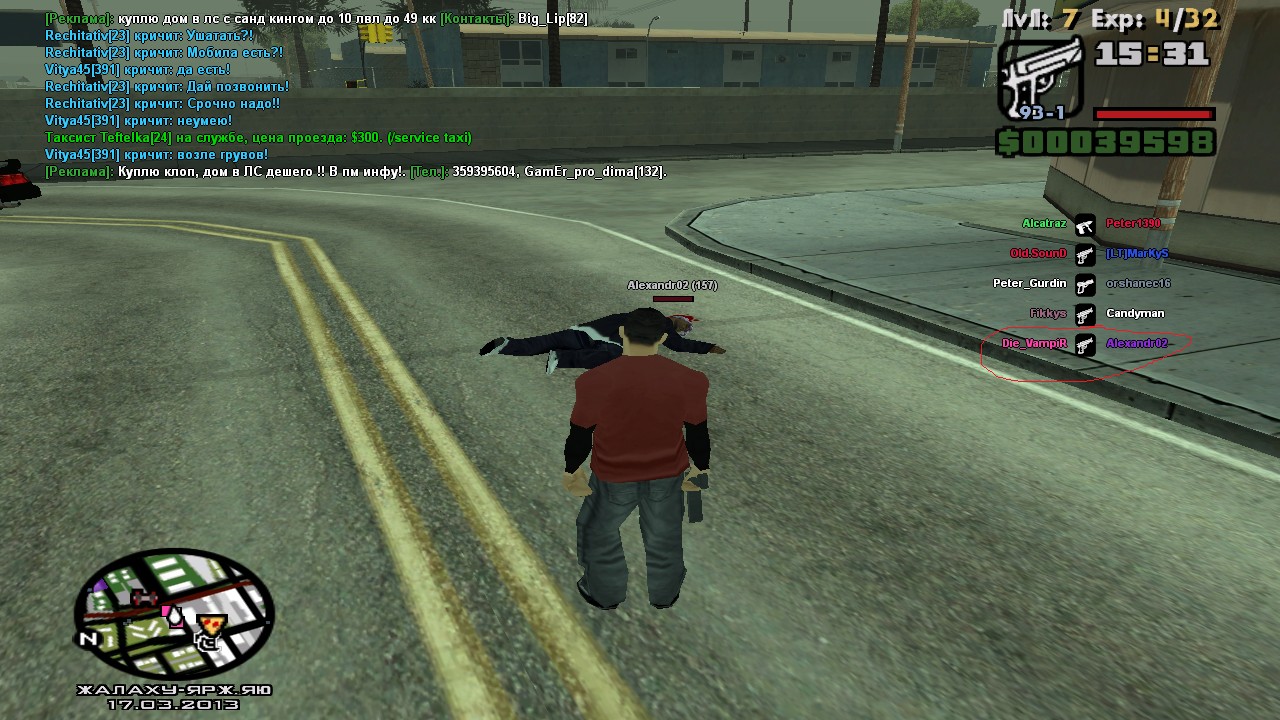Select the Alexandr02 (457) name tag
The image size is (1280, 720).
pos(672,286)
